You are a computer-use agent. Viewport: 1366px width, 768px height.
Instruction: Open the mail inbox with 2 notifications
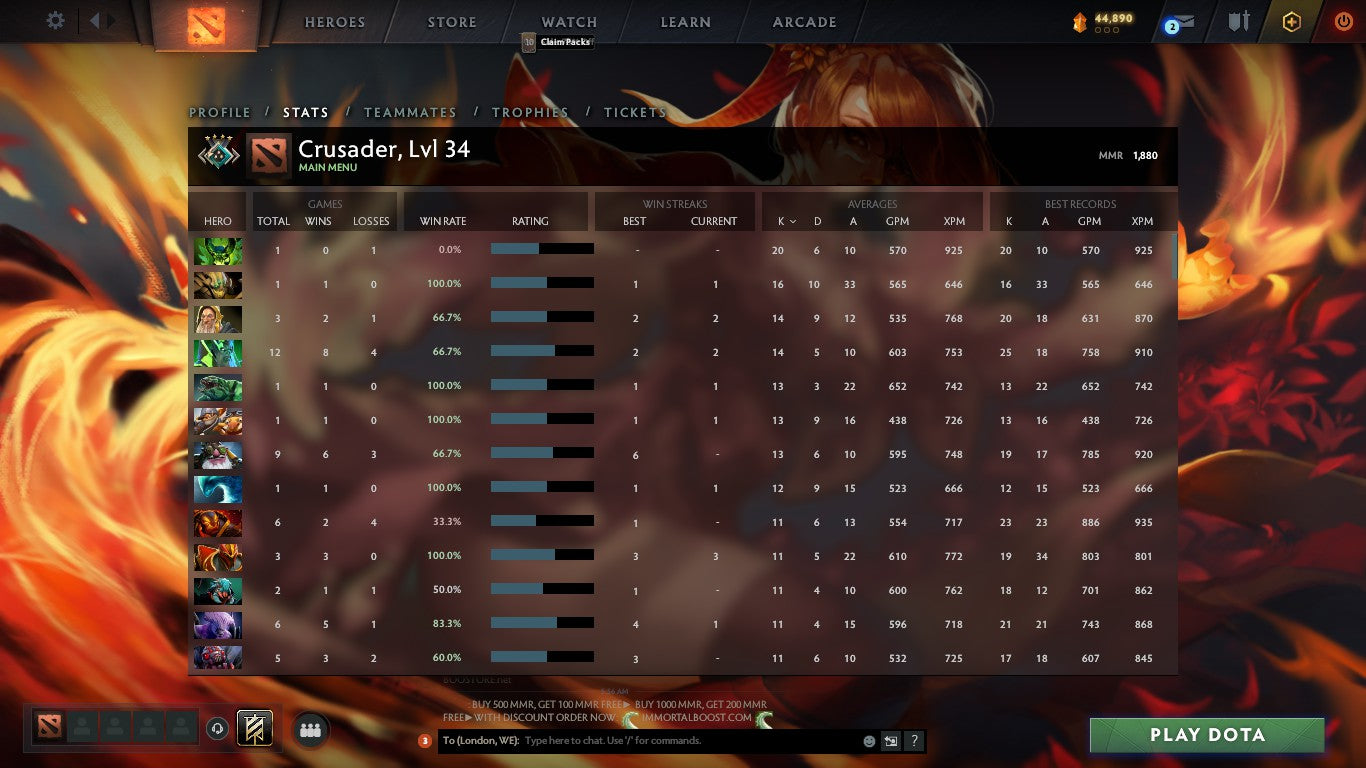point(1178,22)
